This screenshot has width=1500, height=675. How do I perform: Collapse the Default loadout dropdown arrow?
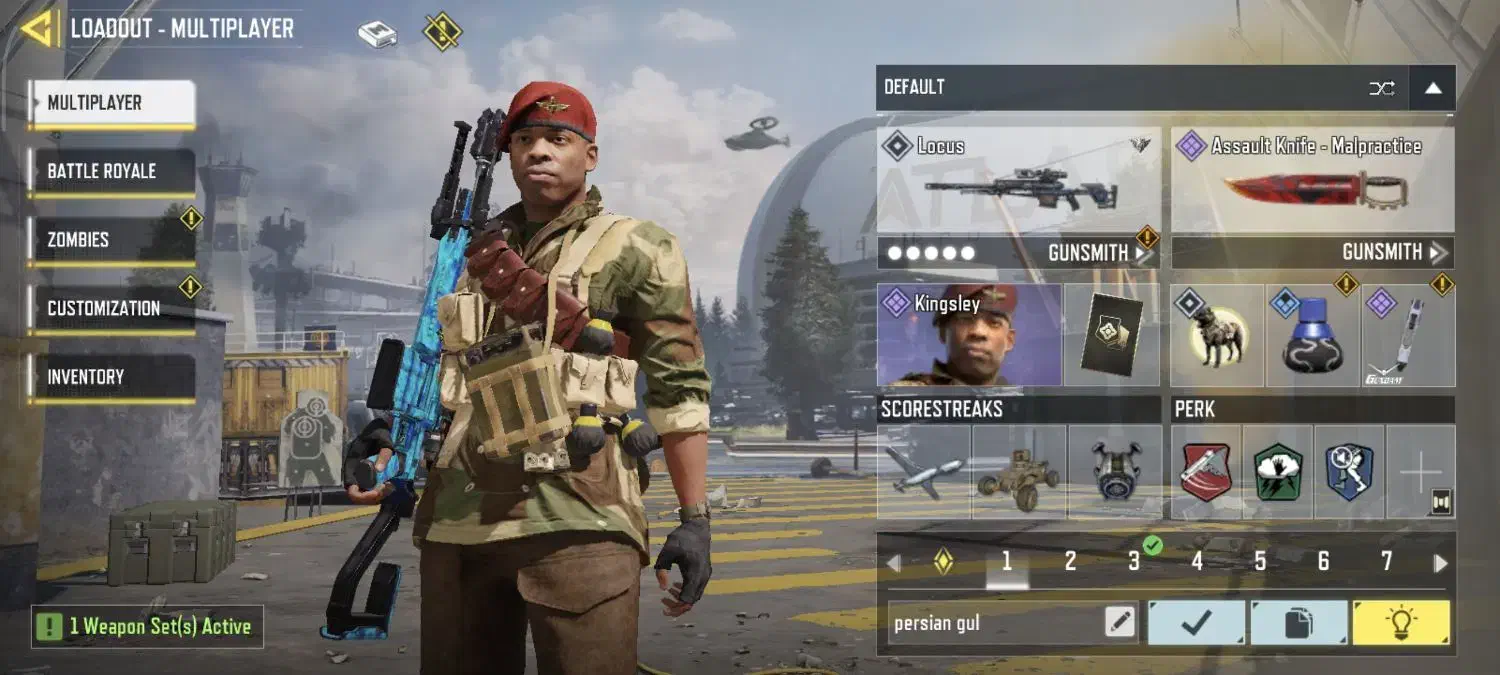(1432, 88)
